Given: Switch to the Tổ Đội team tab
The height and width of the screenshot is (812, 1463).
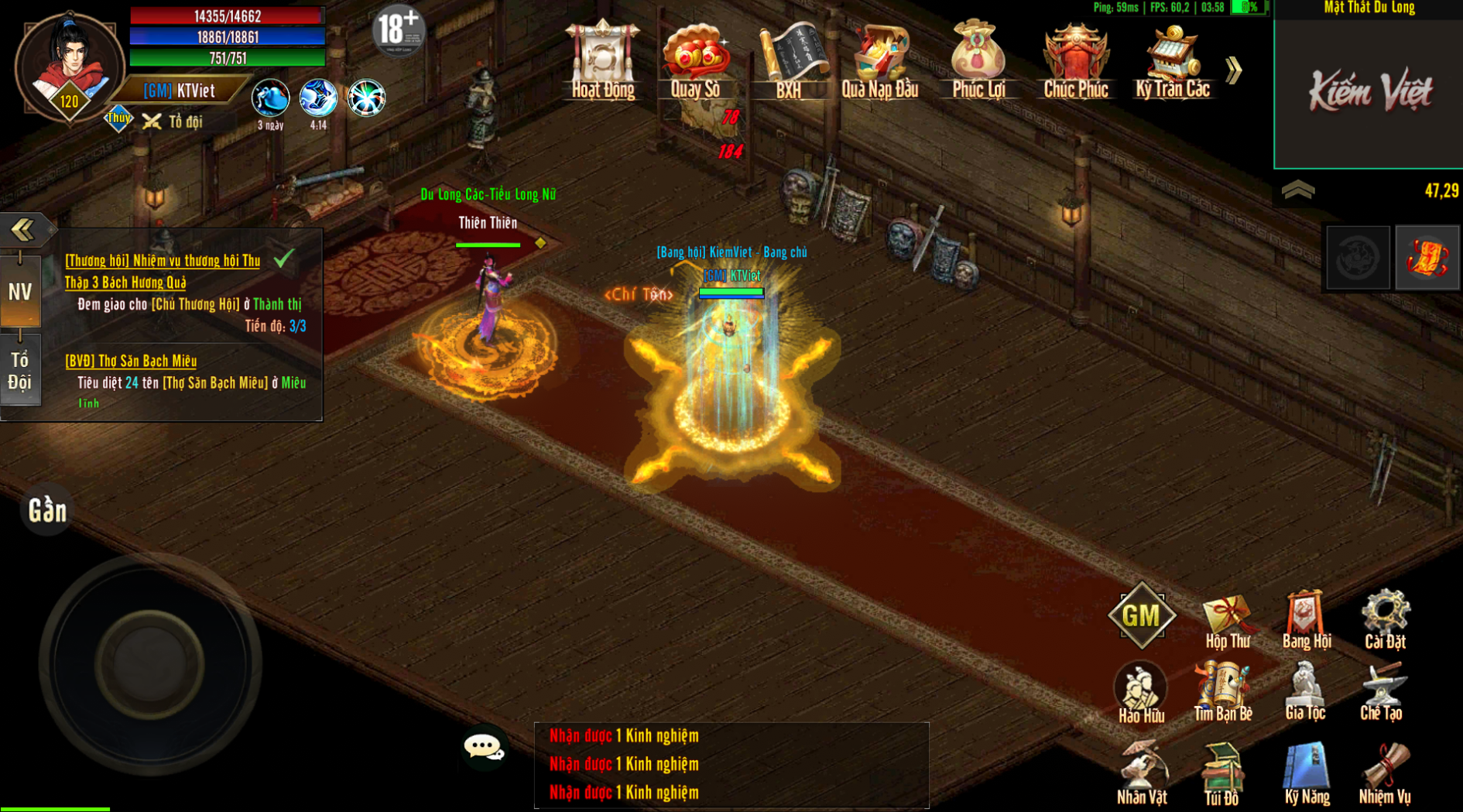Looking at the screenshot, I should click(x=20, y=371).
